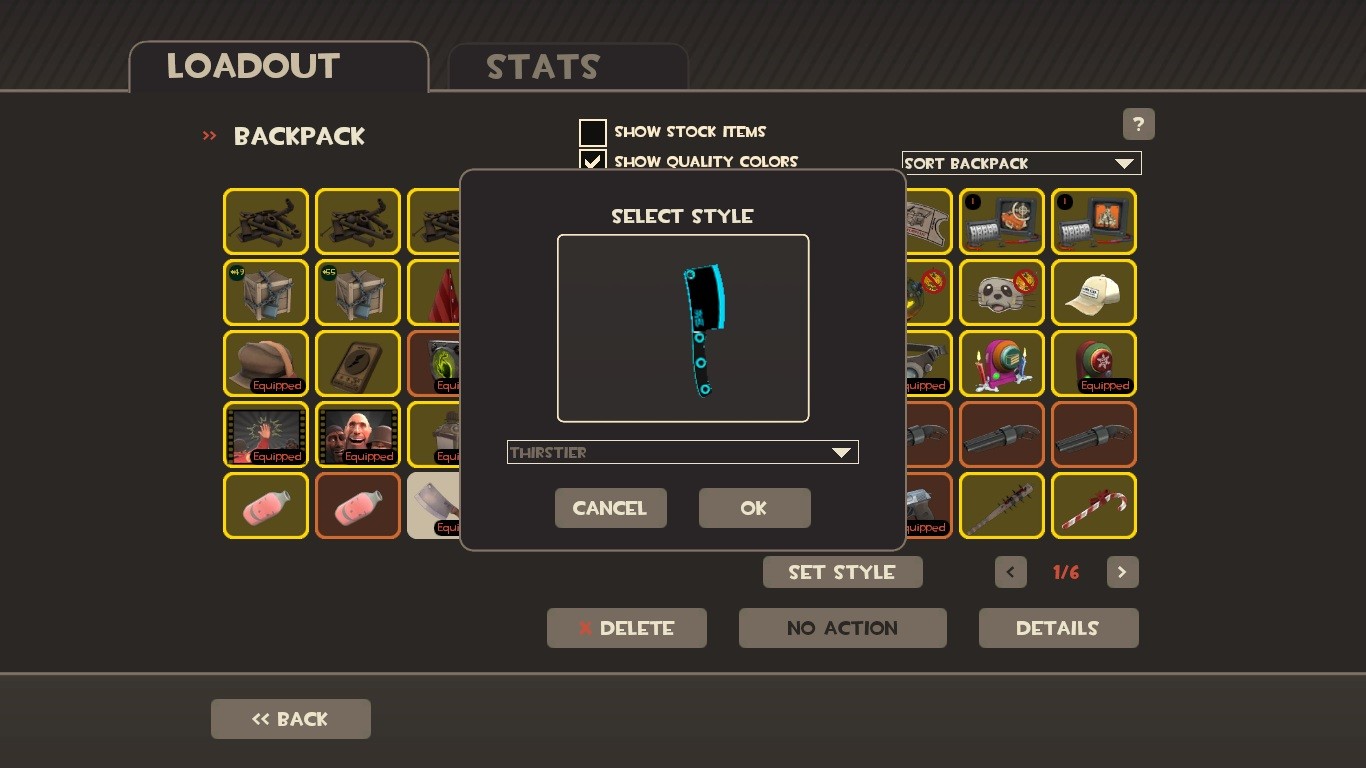Go to the next backpack page
This screenshot has width=1366, height=768.
[x=1122, y=572]
